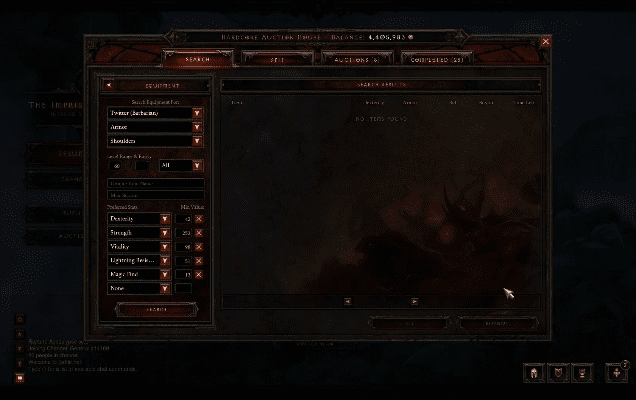Choose a stat in the None dropdown
636x400 pixels.
click(x=165, y=288)
